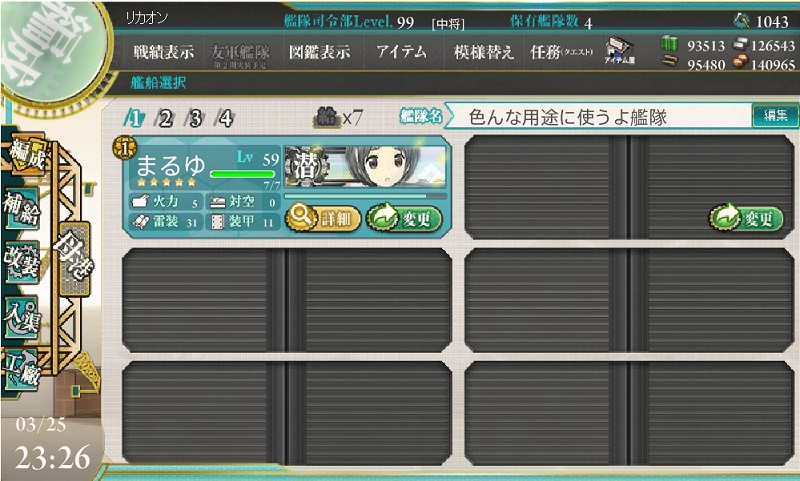This screenshot has height=481, width=800.
Task: Switch to fleet 2 tab
Action: coord(164,118)
